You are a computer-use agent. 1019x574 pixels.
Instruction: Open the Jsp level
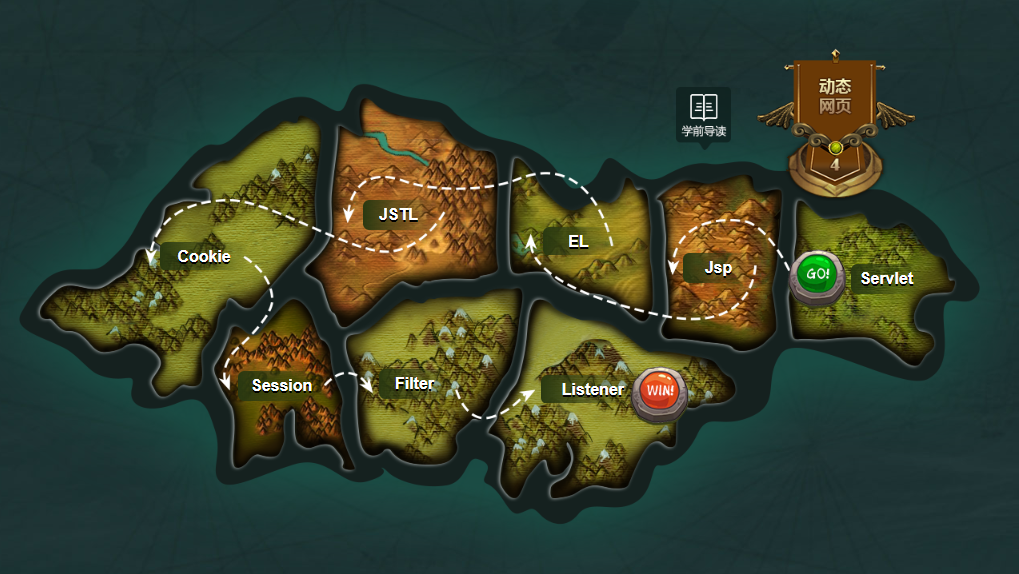tap(717, 268)
